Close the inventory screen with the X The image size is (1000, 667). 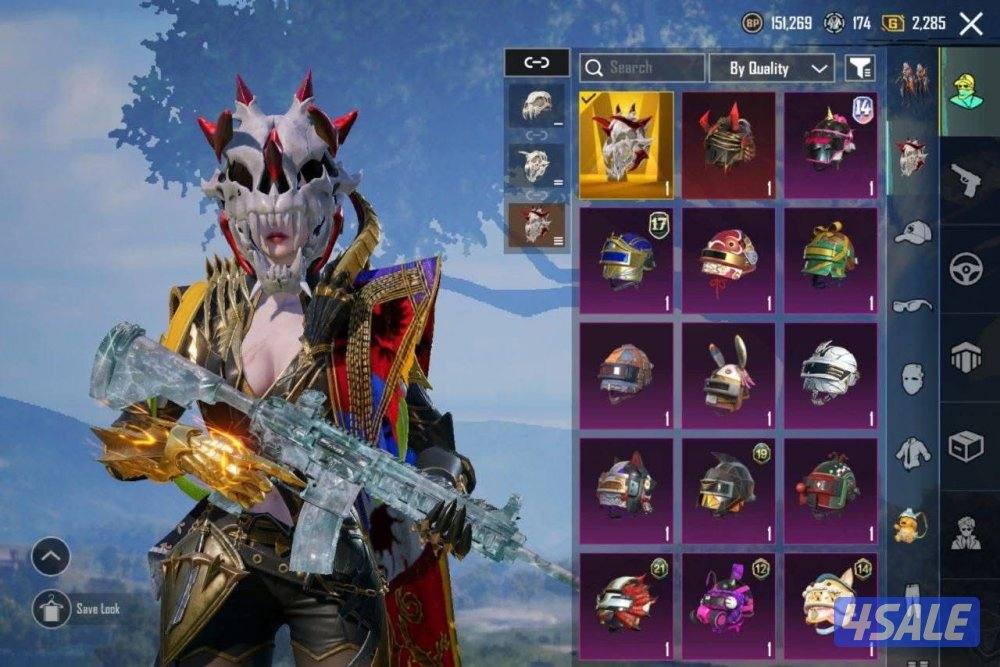tap(970, 24)
